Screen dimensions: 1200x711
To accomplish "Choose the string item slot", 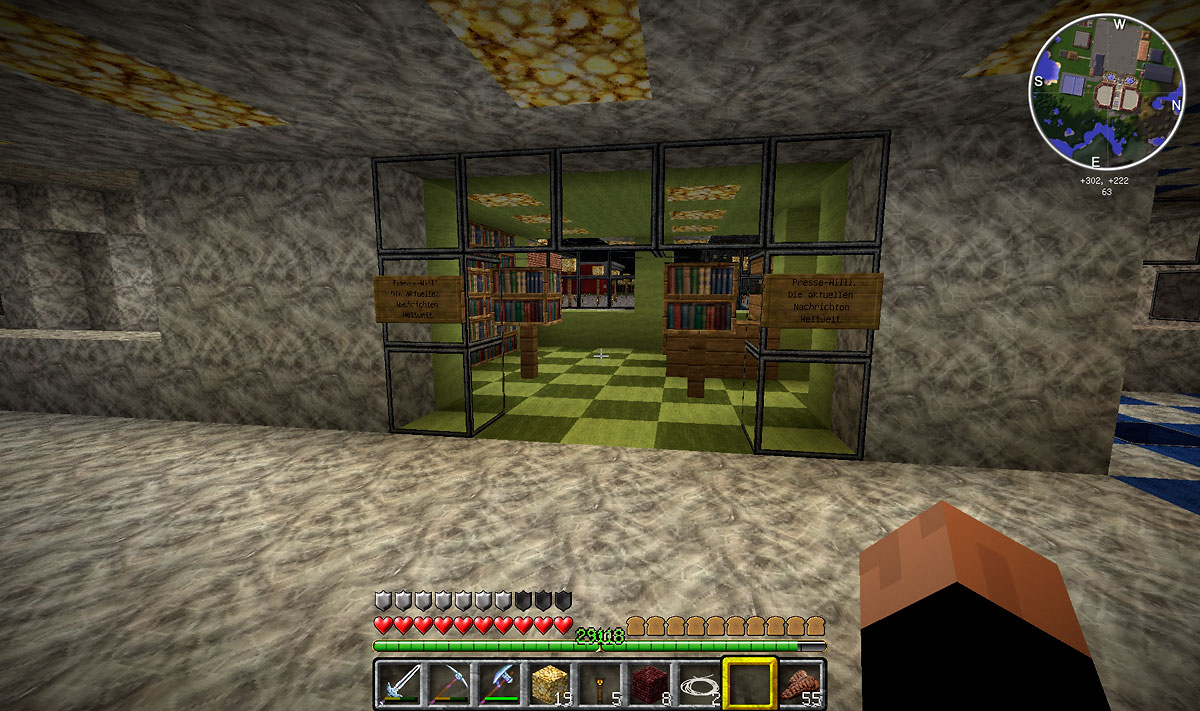I will [x=700, y=684].
